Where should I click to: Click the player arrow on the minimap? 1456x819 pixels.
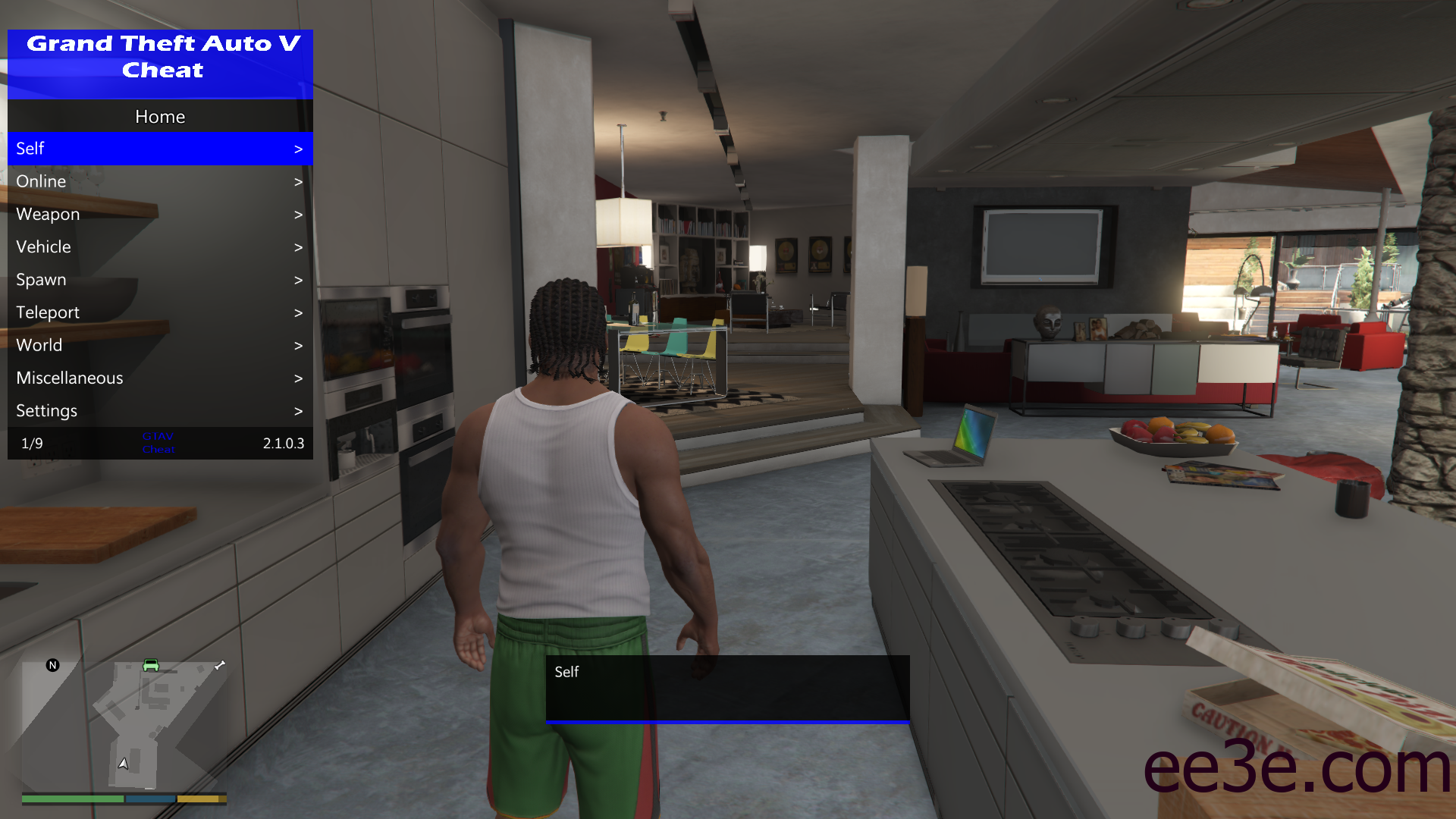122,762
